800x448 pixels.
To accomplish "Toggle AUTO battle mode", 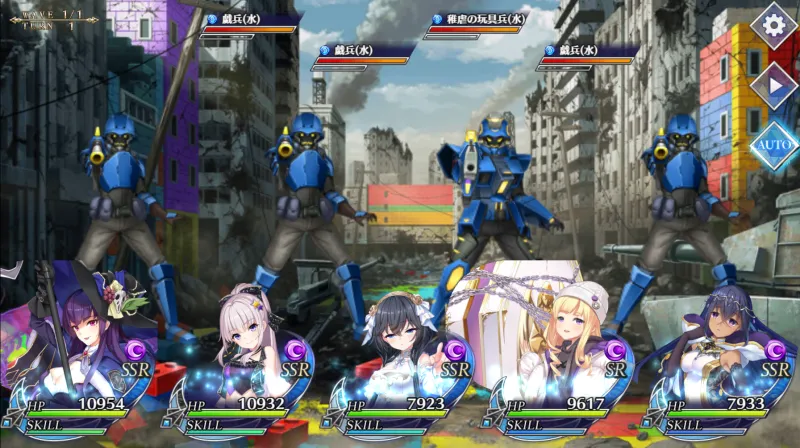I will tap(773, 146).
